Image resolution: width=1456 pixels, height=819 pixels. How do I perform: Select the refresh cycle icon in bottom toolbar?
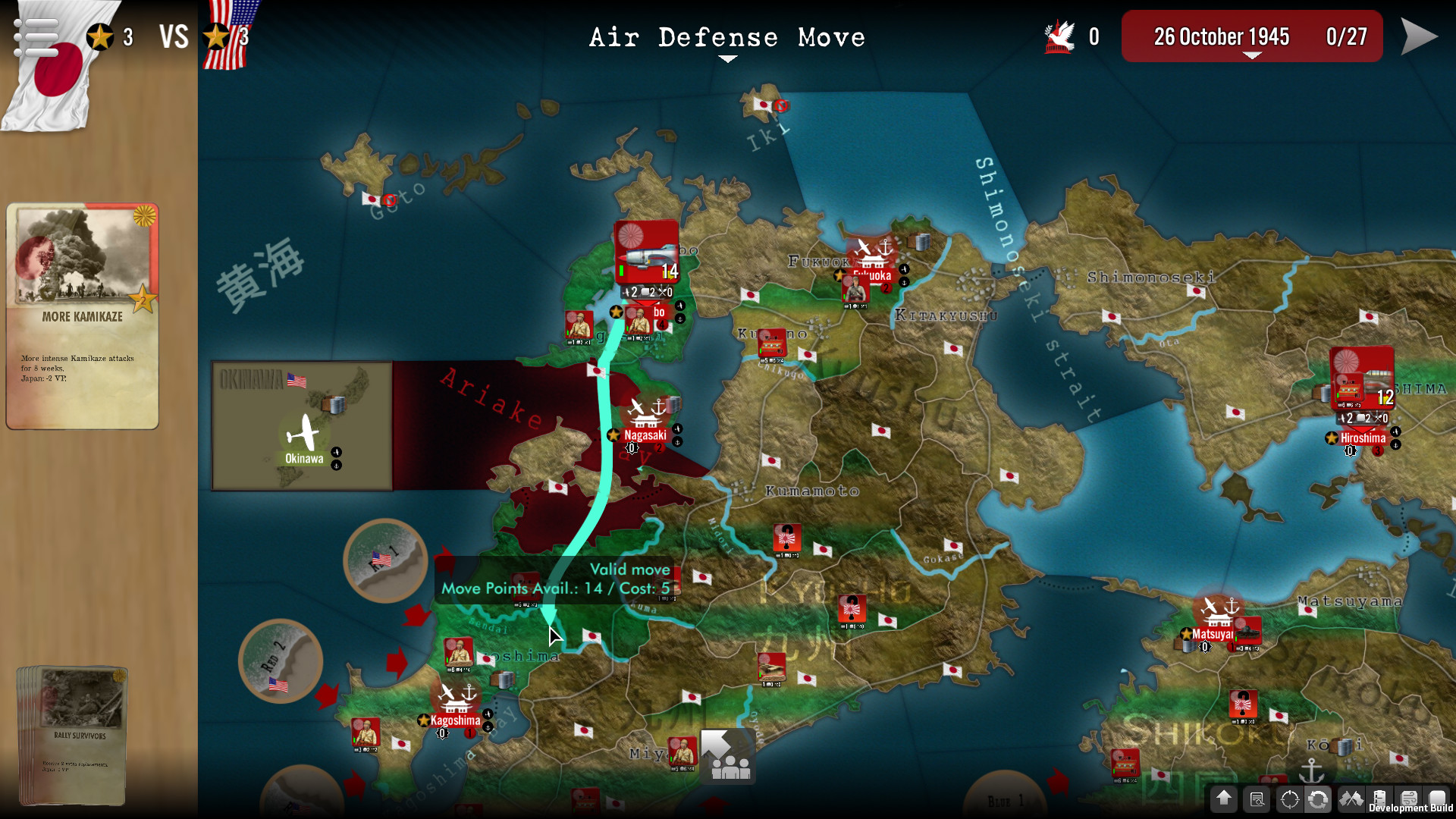[x=1319, y=800]
